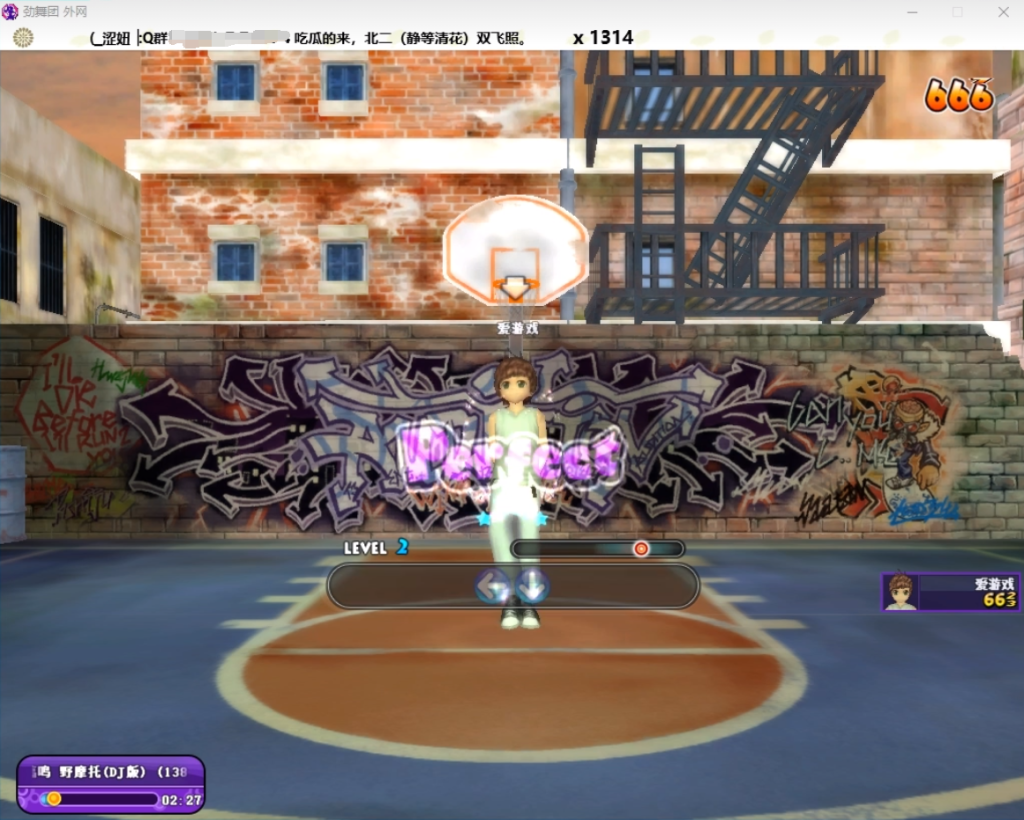Click the 野摩托 song info panel
This screenshot has height=820, width=1024.
111,784
